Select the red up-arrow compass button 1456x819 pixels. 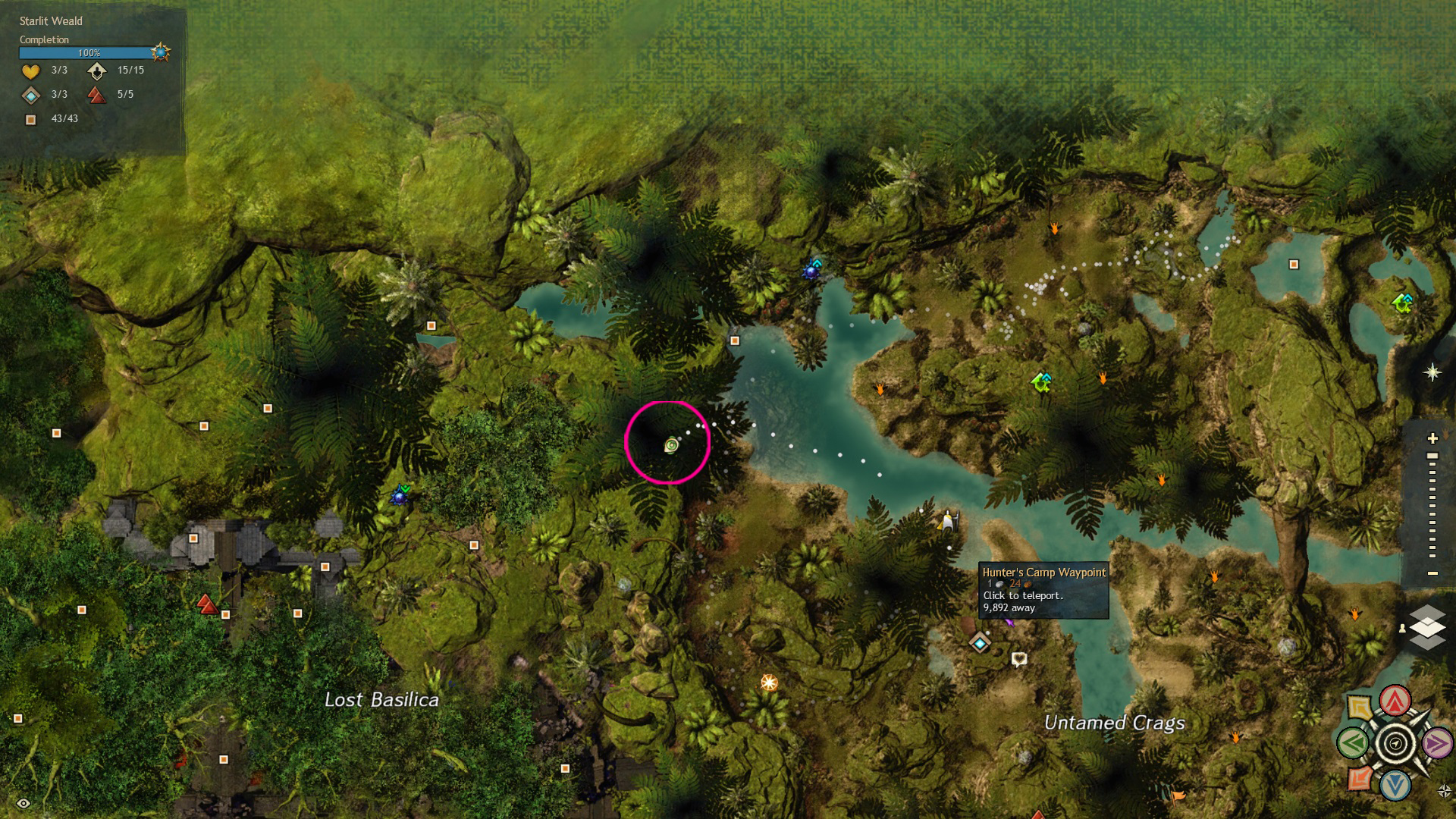1395,701
